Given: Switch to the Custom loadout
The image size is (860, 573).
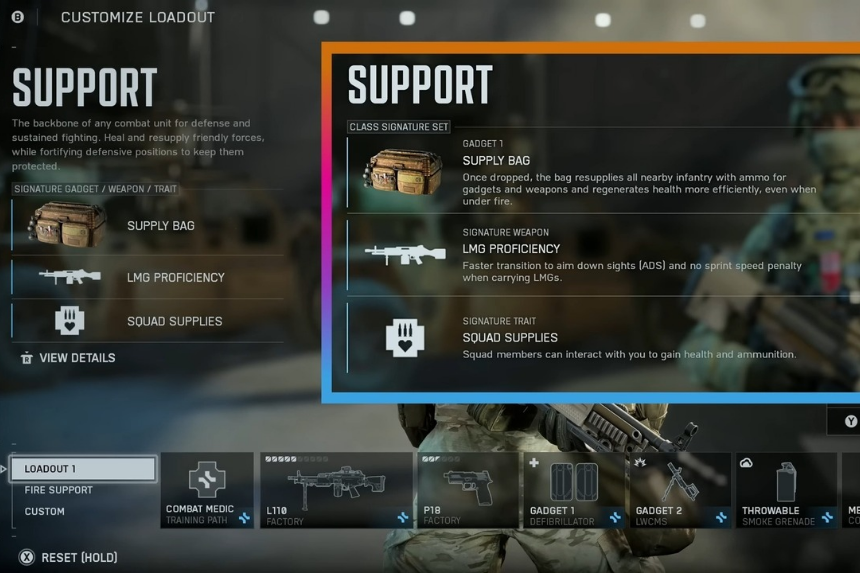Looking at the screenshot, I should tap(45, 511).
